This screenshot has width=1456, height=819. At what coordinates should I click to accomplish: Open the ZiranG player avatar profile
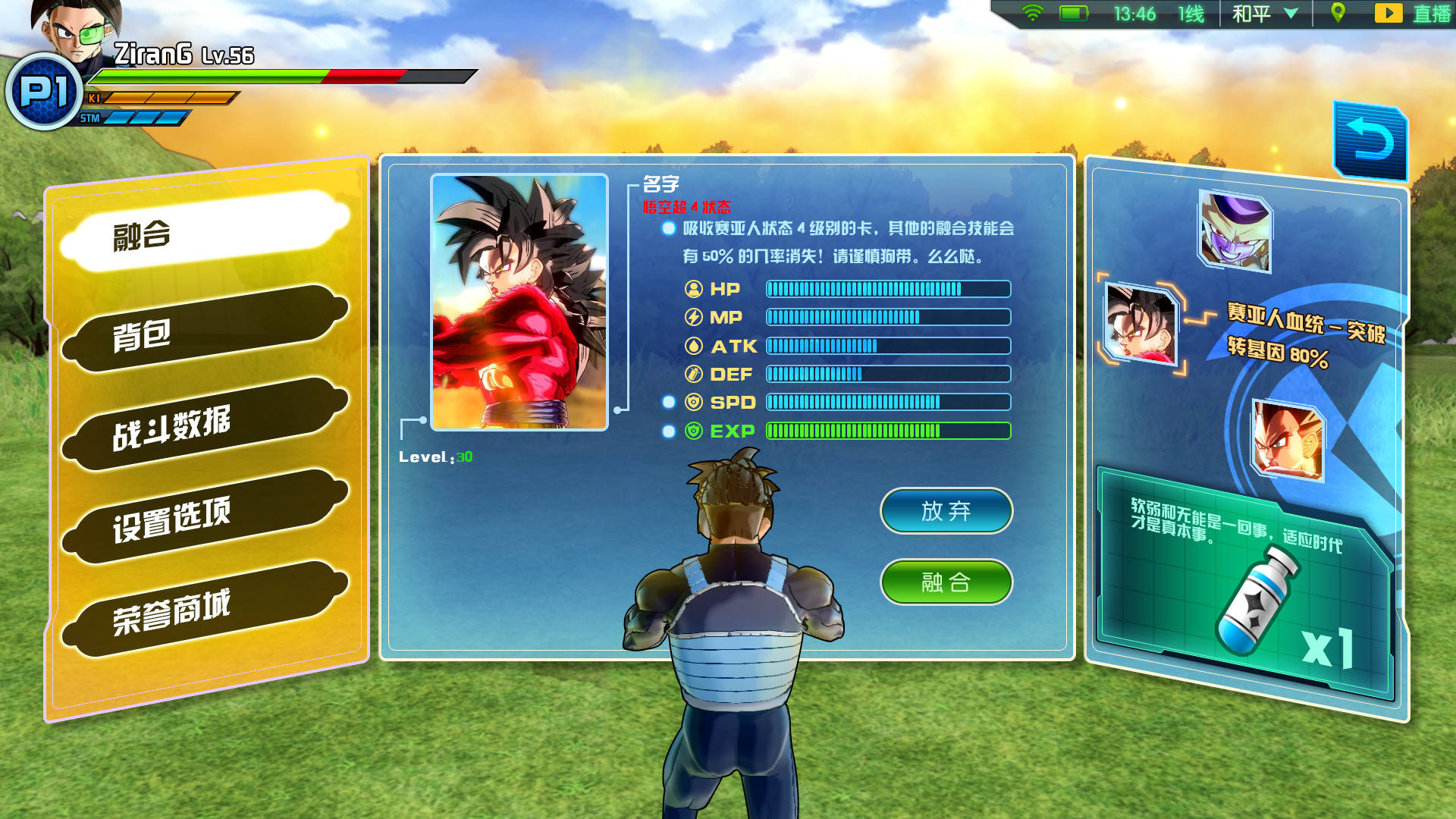coord(76,34)
